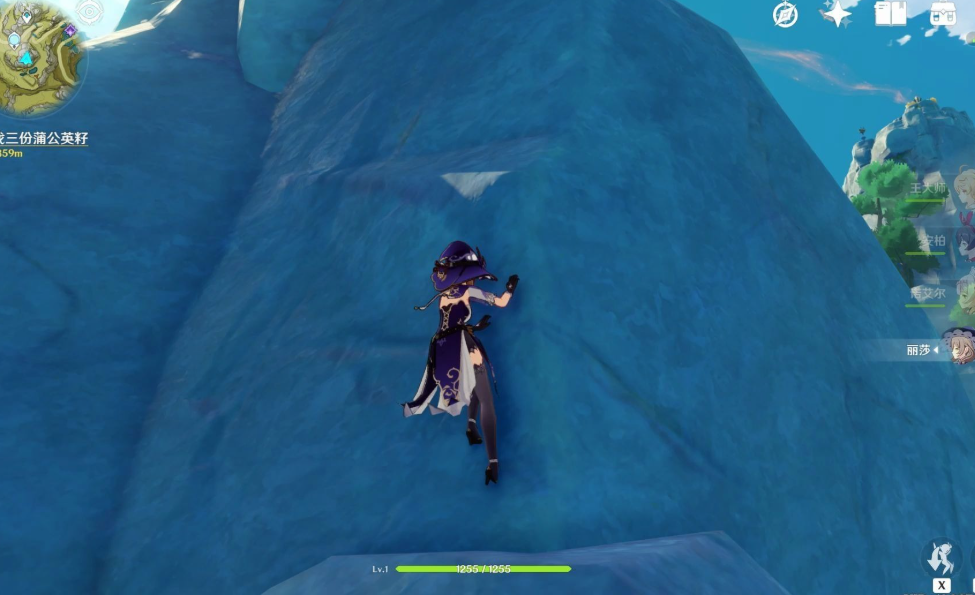Tap the drop-from-climb action icon

click(941, 556)
